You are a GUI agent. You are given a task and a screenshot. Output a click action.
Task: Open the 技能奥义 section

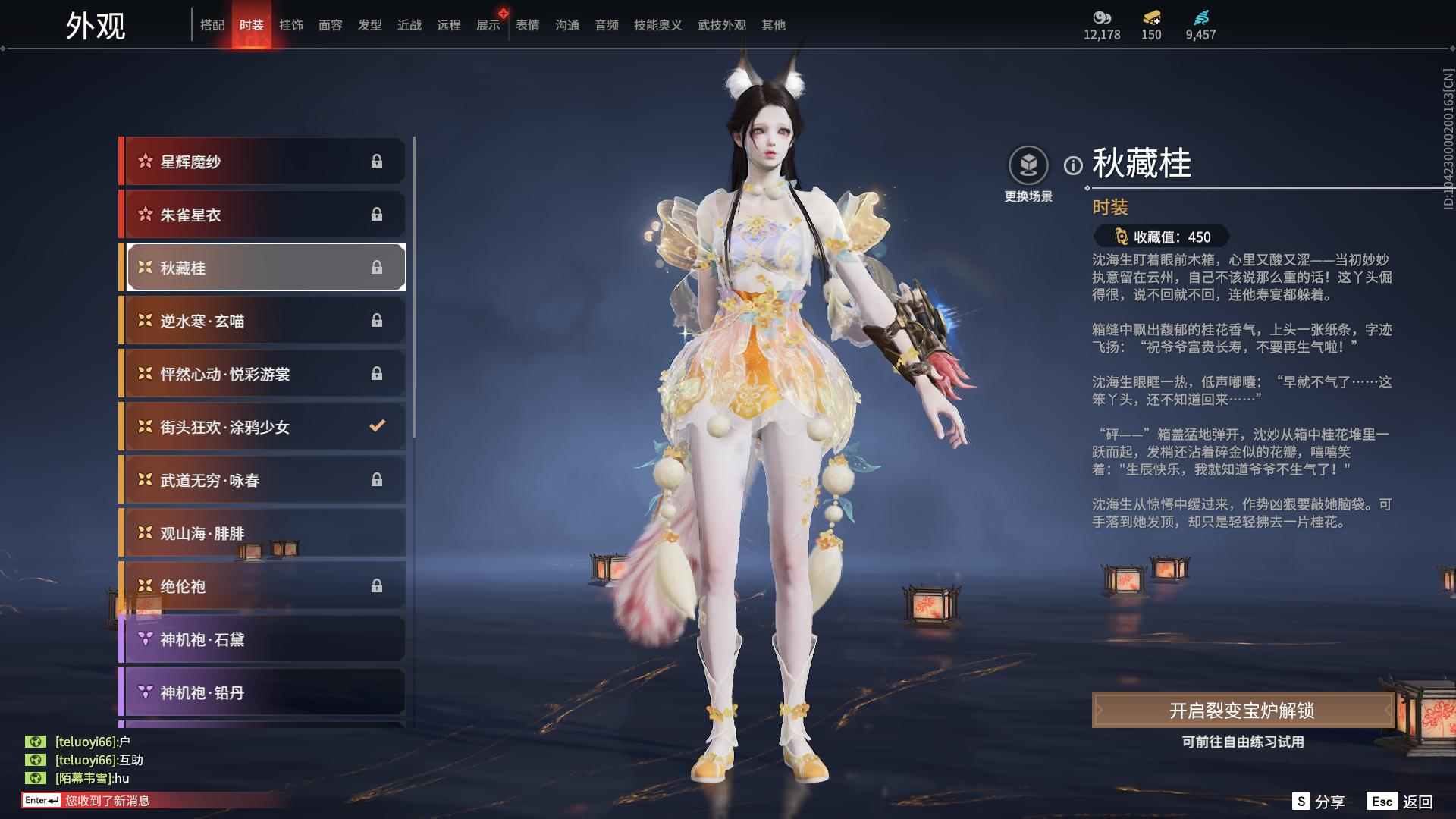[x=655, y=25]
